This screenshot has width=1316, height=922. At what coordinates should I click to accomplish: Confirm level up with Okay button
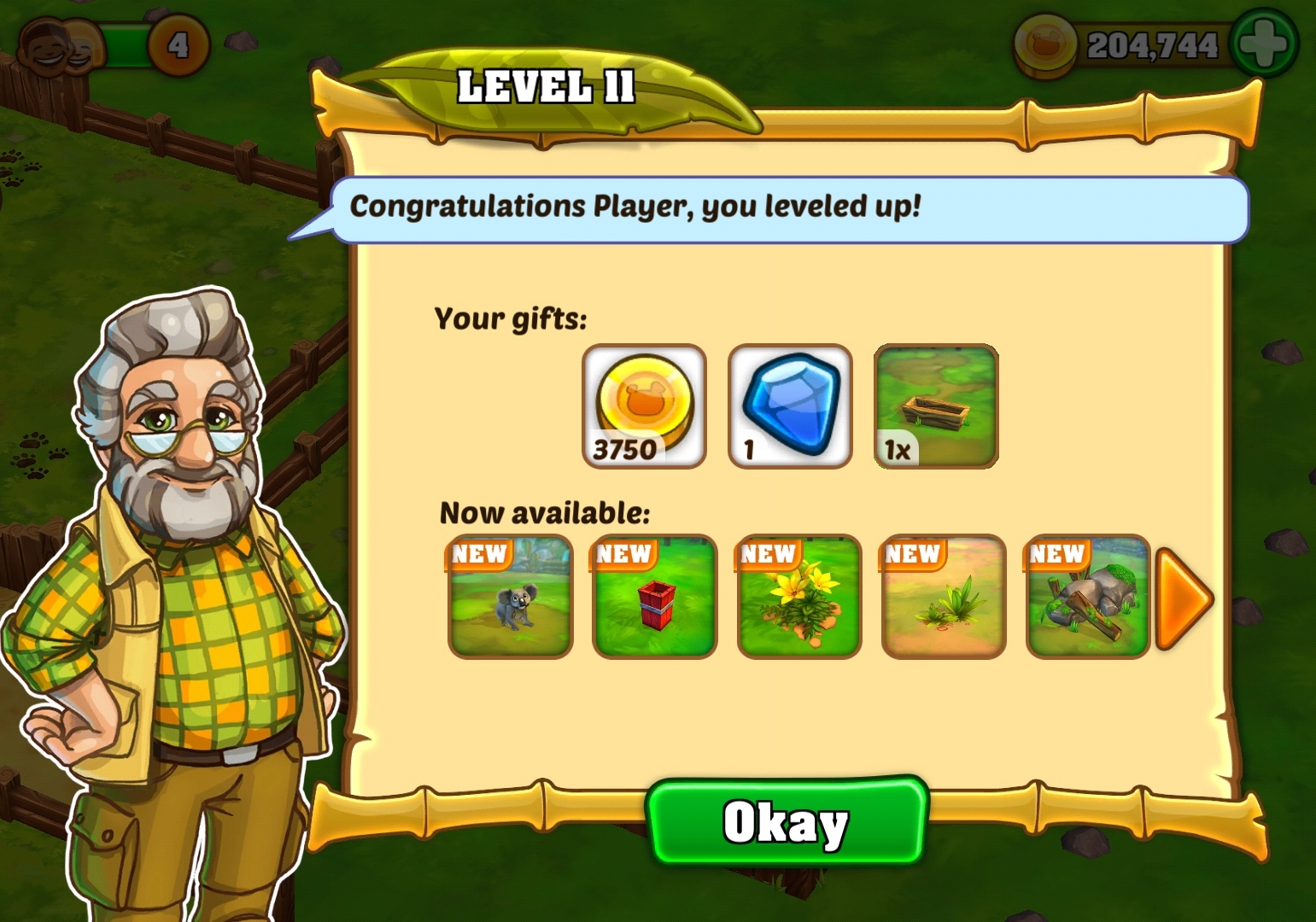click(x=787, y=822)
